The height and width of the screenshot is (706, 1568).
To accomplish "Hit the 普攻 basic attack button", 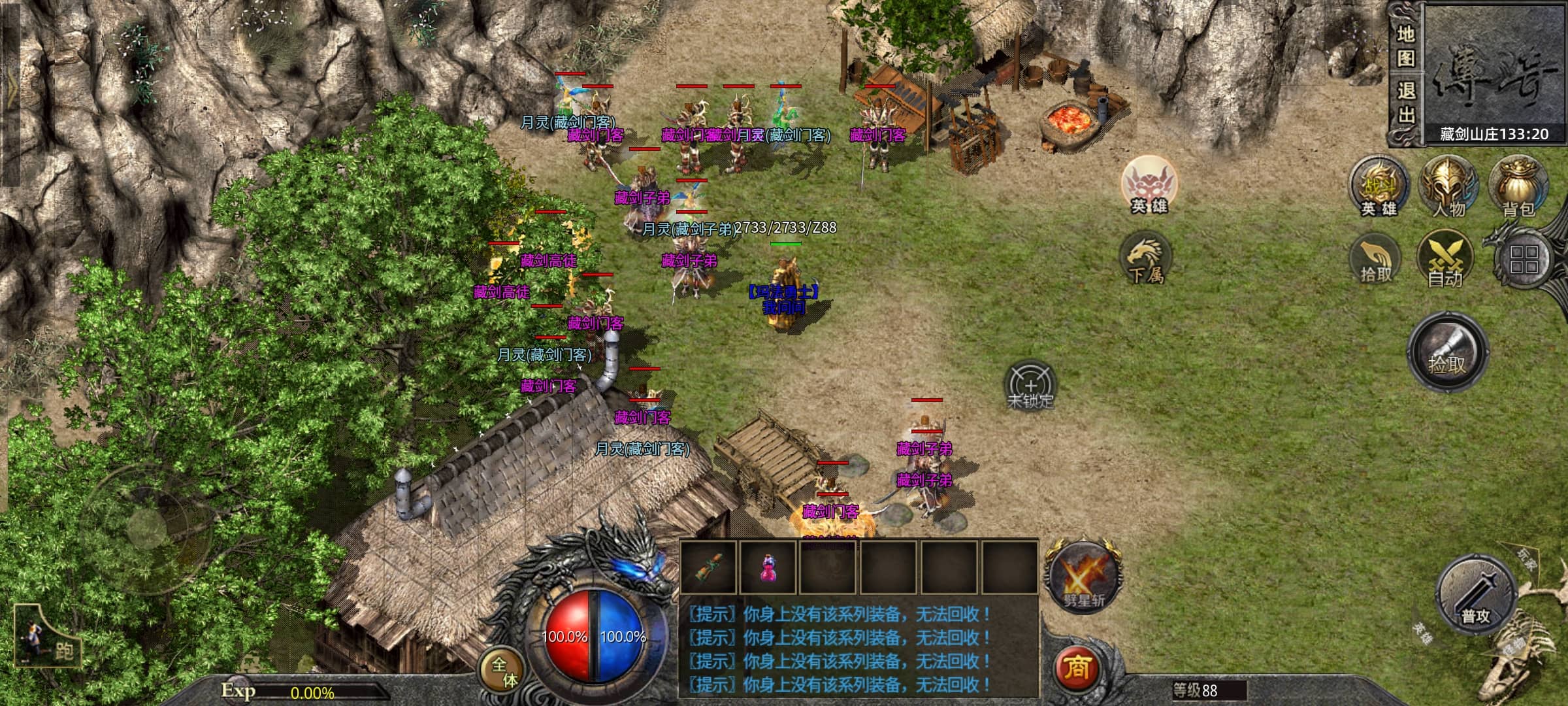I will click(1477, 596).
